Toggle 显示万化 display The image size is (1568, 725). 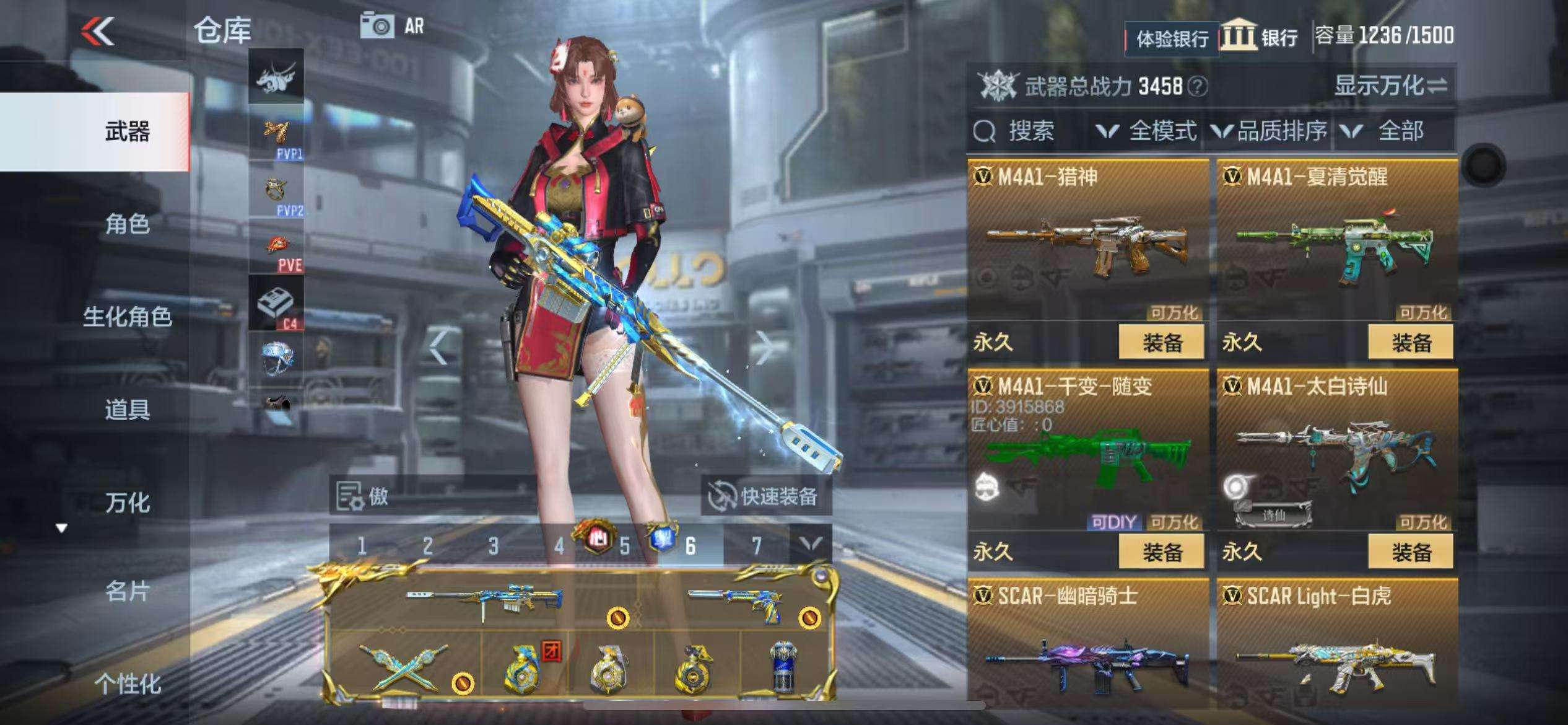pos(1390,86)
